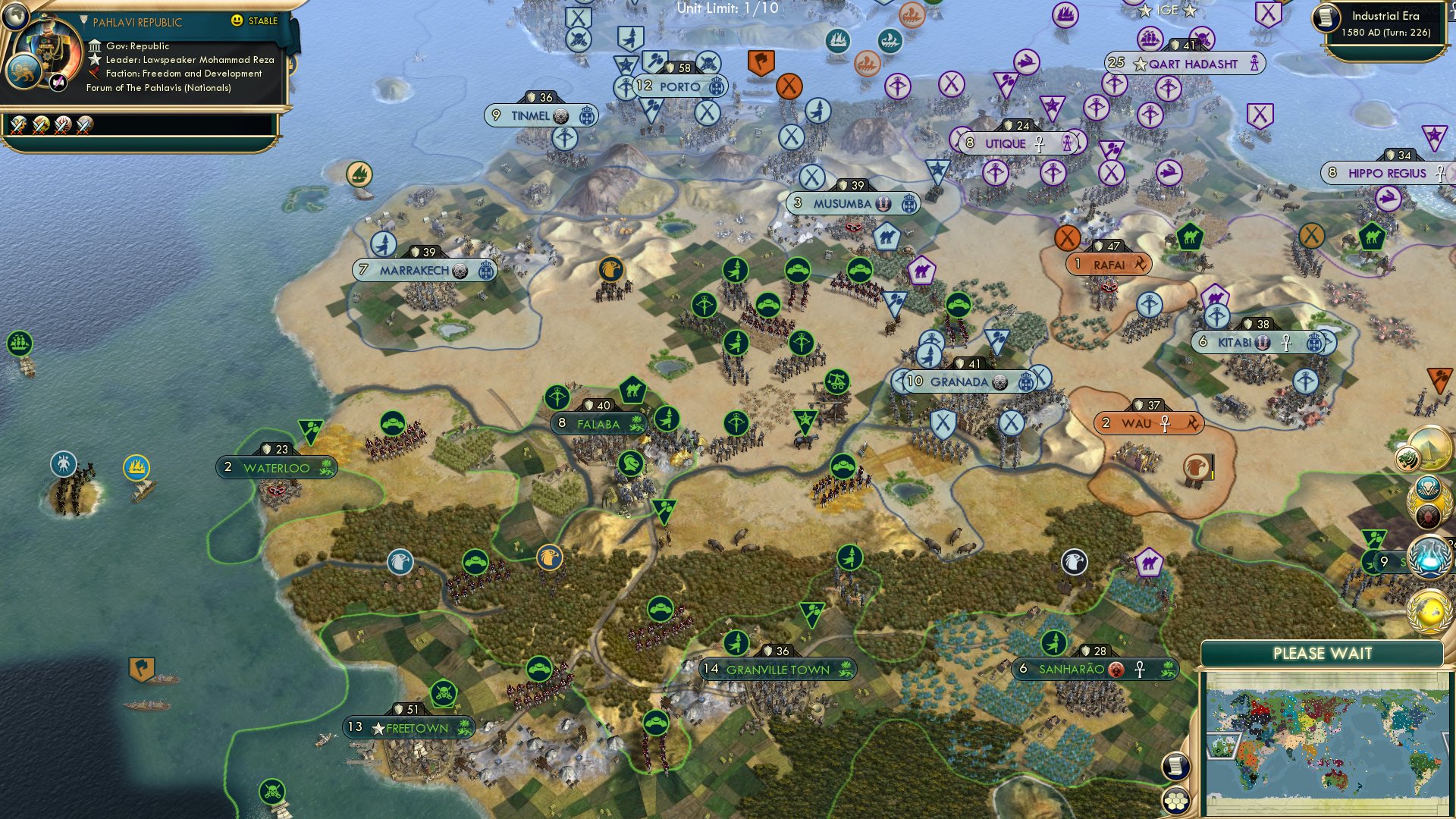Select the green archer unit flag near Falaba

[x=559, y=398]
